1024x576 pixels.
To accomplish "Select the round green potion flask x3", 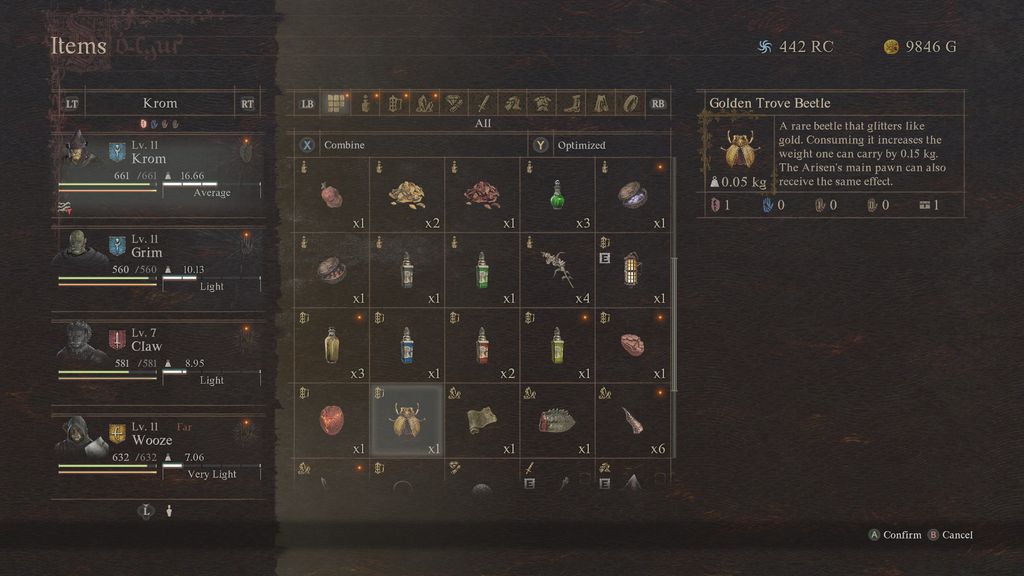I will tap(557, 195).
